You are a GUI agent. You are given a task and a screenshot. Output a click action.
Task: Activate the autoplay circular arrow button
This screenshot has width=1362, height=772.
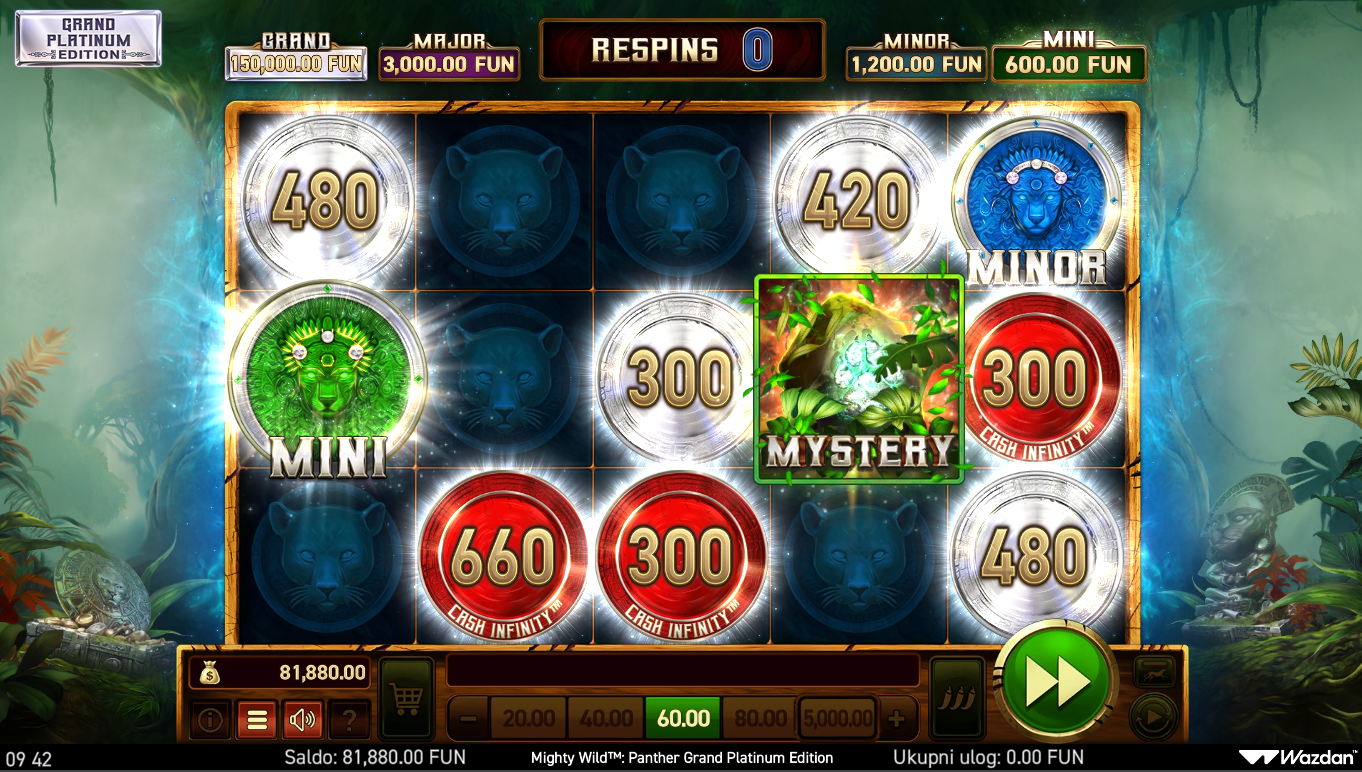[x=1153, y=717]
